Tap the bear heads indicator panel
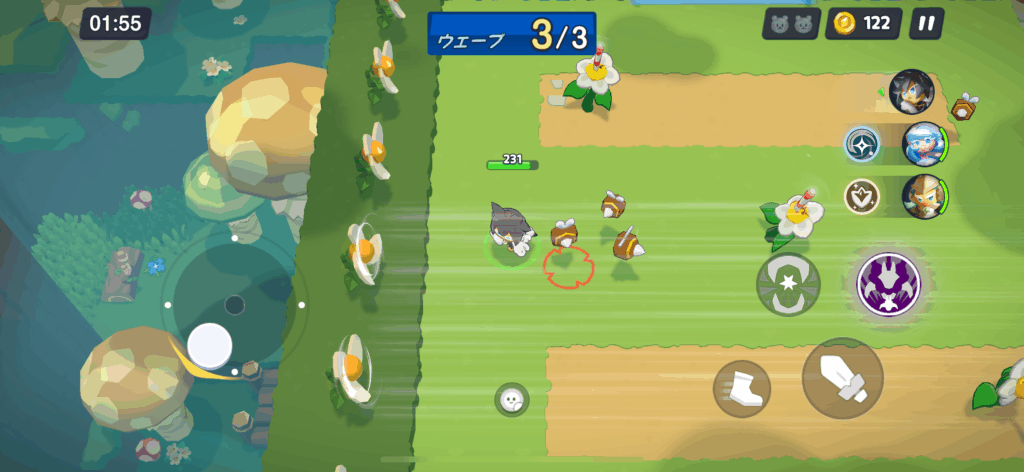 (790, 24)
